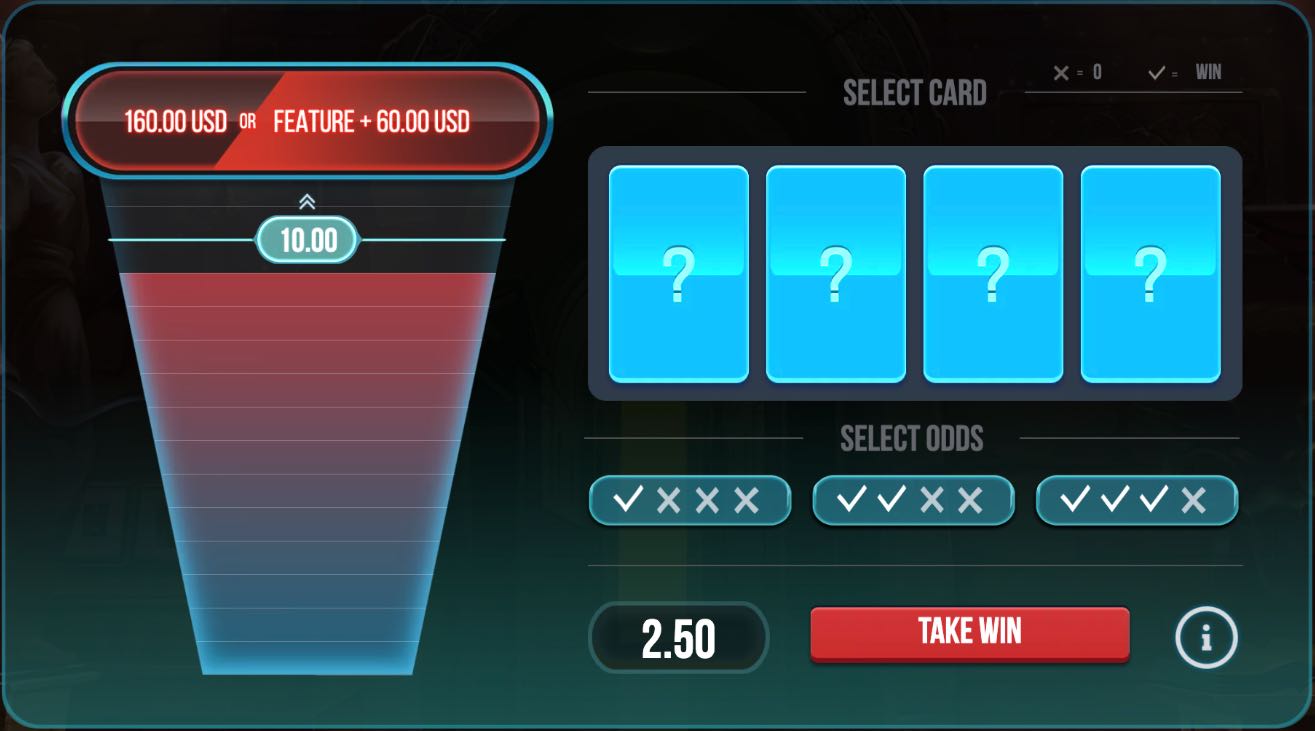The width and height of the screenshot is (1315, 731).
Task: Open the round info icon
Action: (1206, 637)
